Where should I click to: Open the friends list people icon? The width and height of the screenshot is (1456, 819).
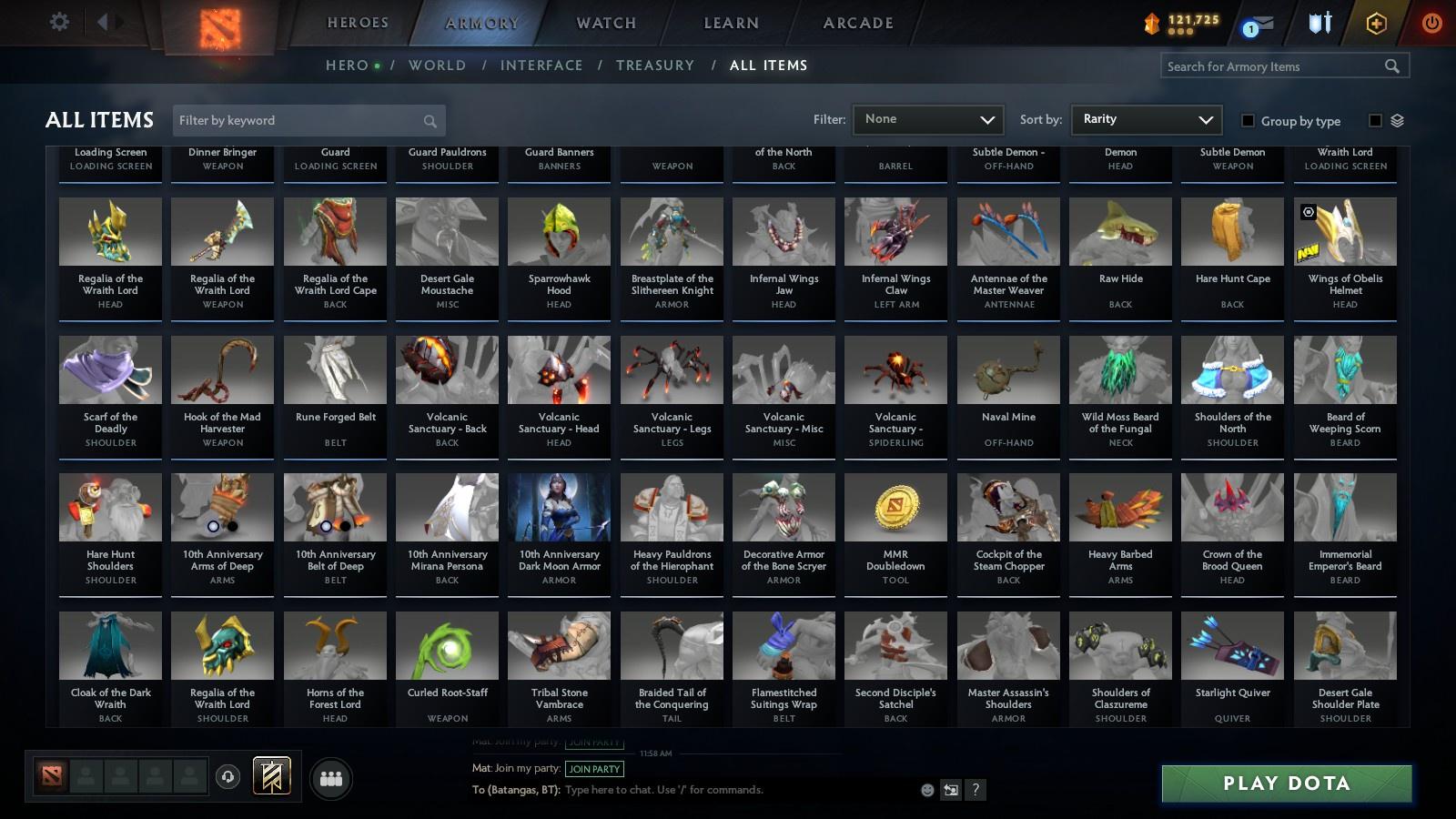(x=331, y=776)
